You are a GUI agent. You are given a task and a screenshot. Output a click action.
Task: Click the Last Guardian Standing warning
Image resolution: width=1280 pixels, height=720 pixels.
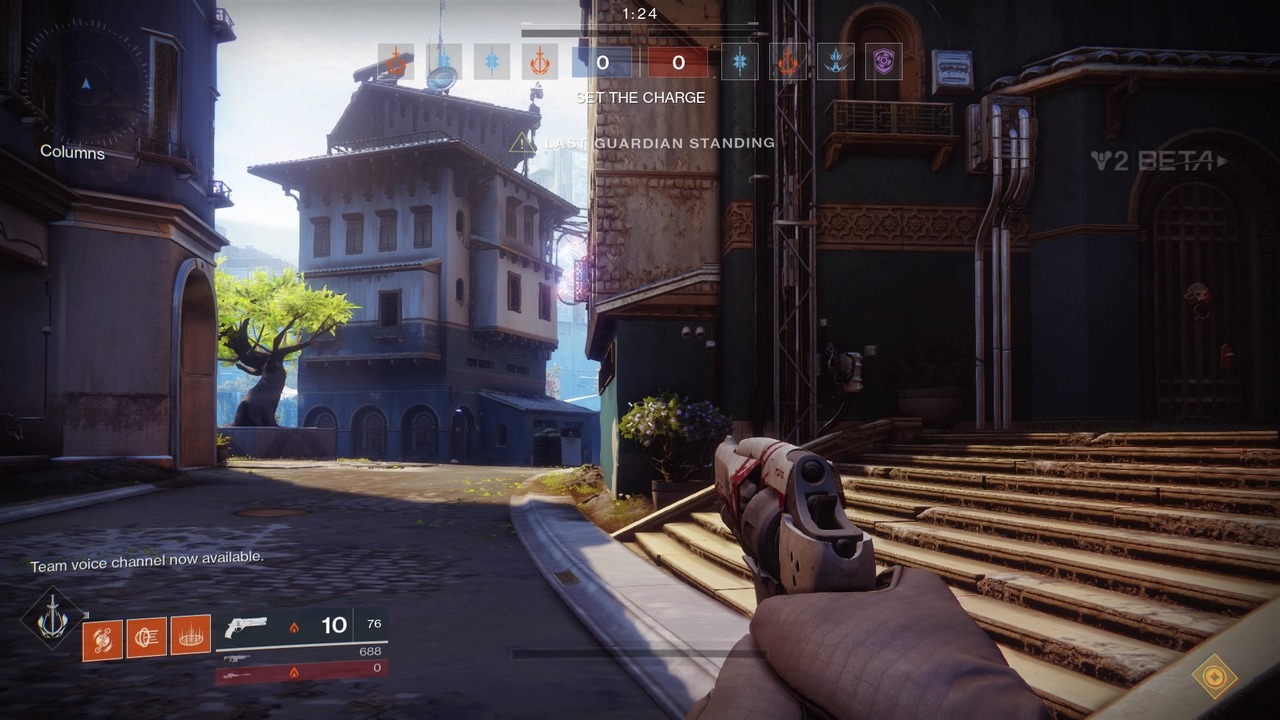(x=645, y=143)
